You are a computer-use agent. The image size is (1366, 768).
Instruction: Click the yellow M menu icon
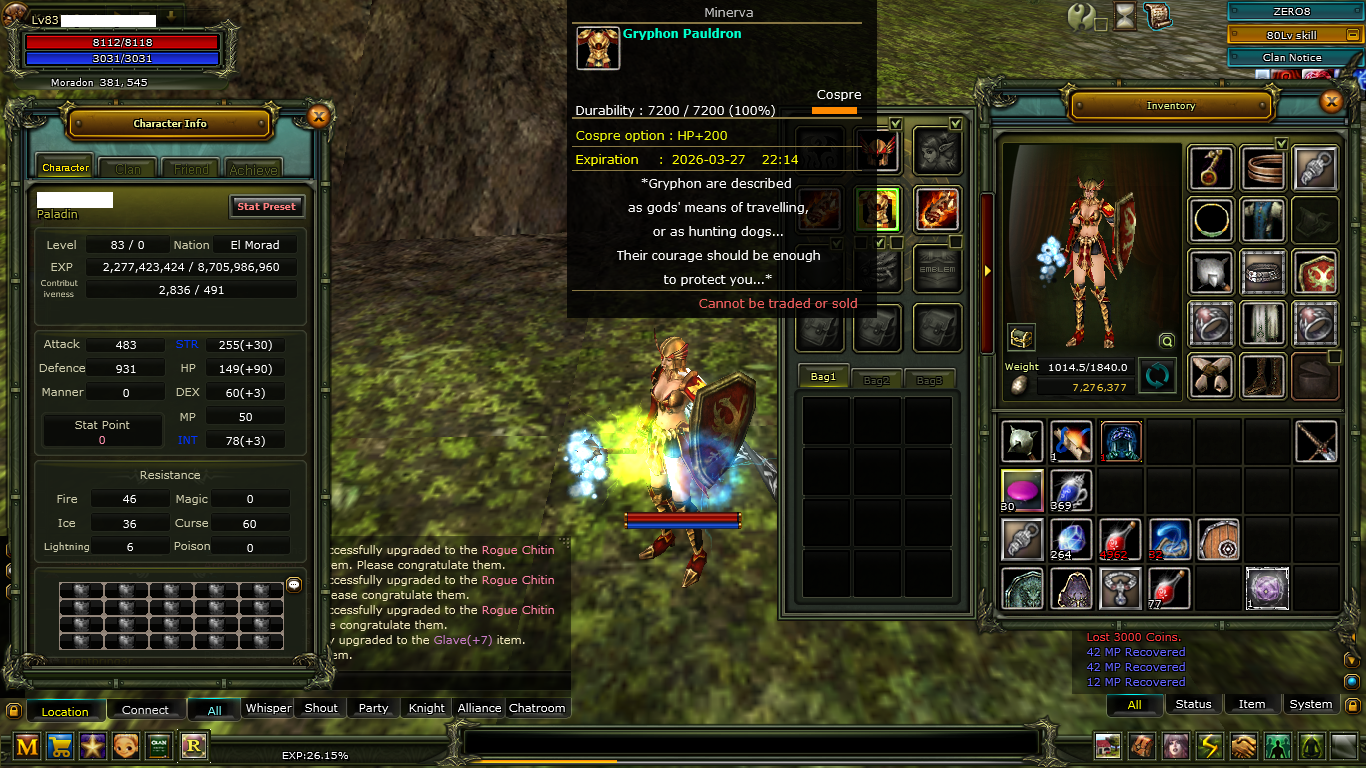(x=27, y=745)
